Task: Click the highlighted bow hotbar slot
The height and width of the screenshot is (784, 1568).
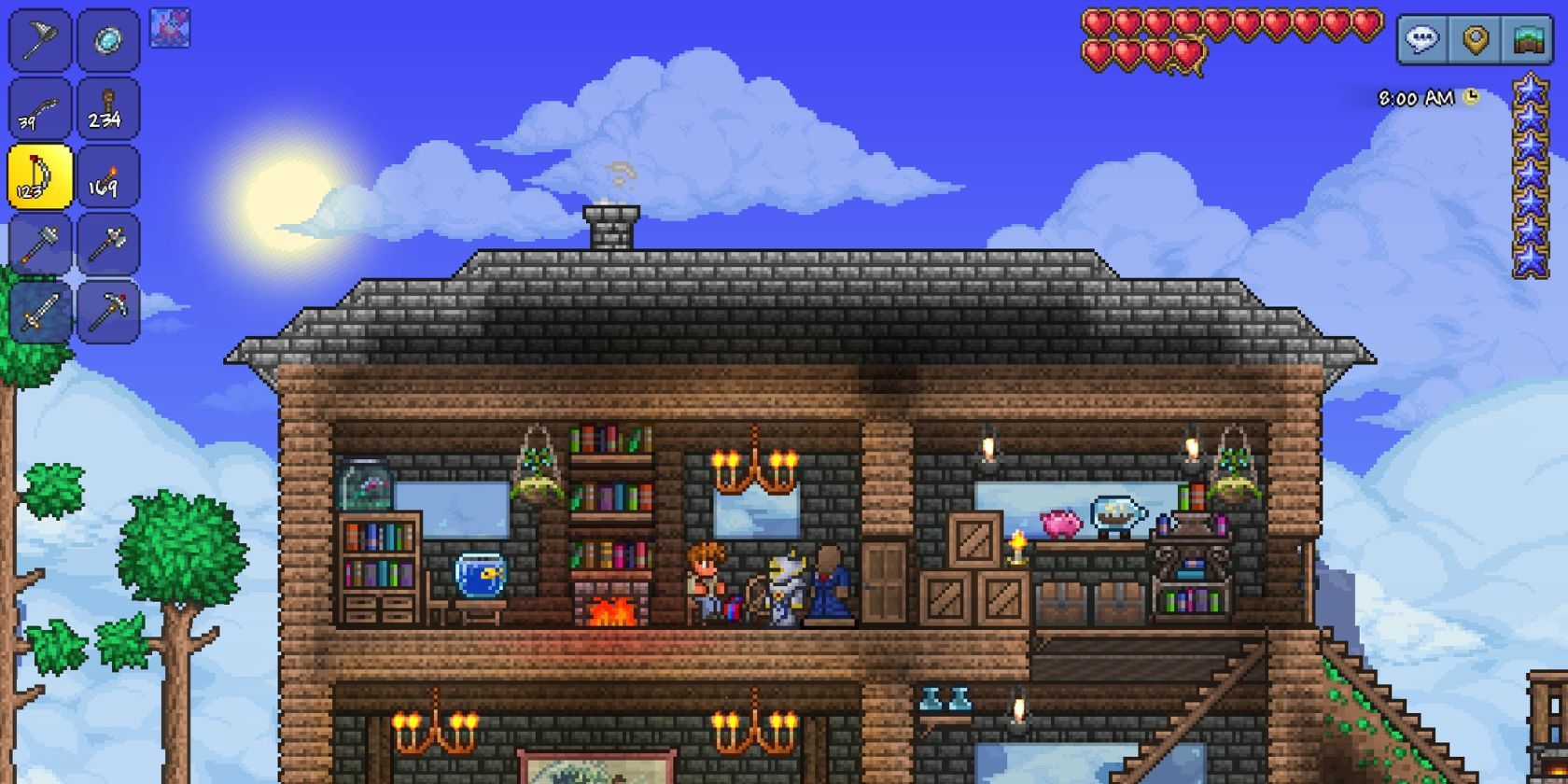Action: 40,176
